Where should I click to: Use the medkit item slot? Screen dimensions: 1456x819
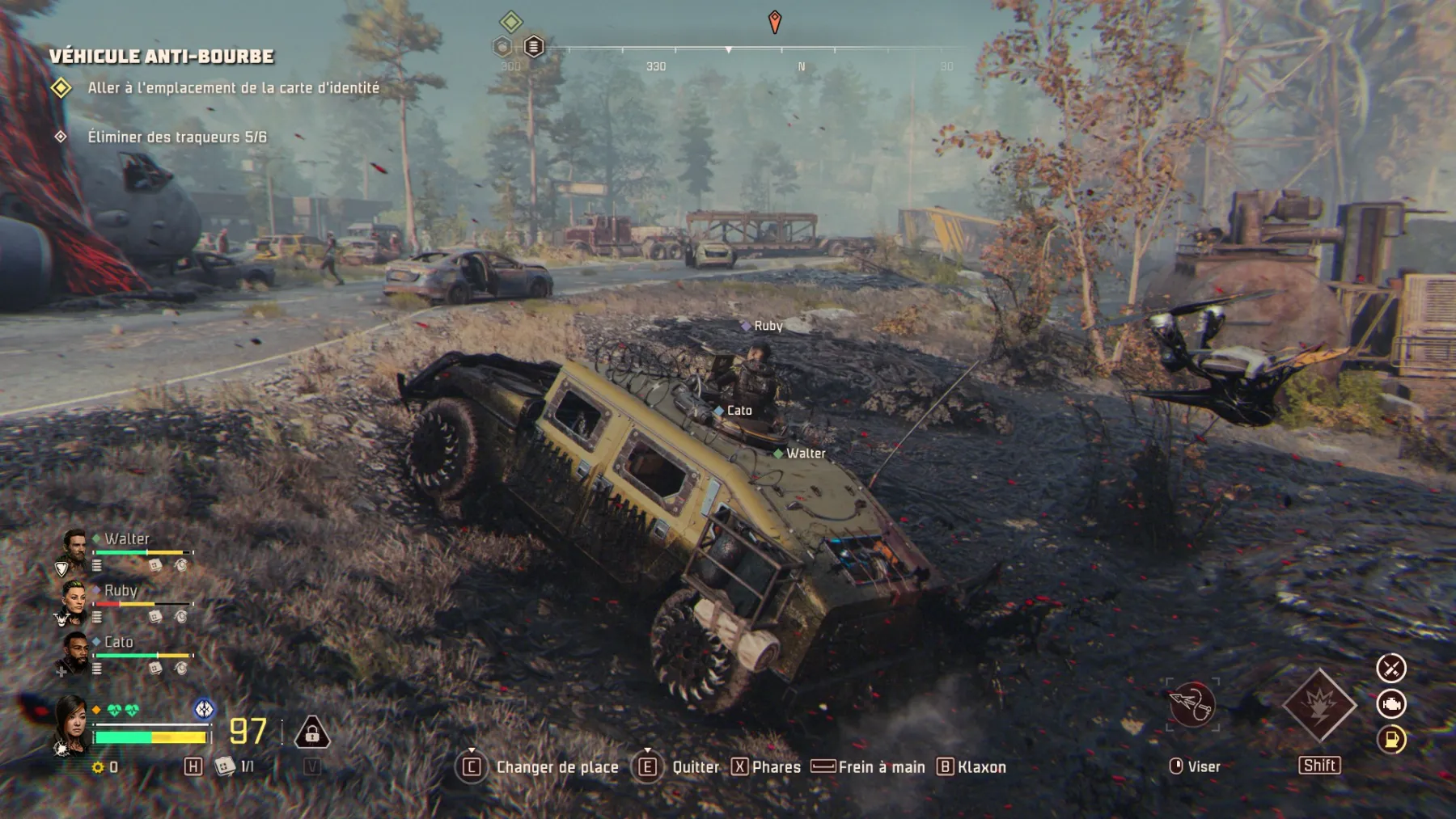tap(225, 766)
